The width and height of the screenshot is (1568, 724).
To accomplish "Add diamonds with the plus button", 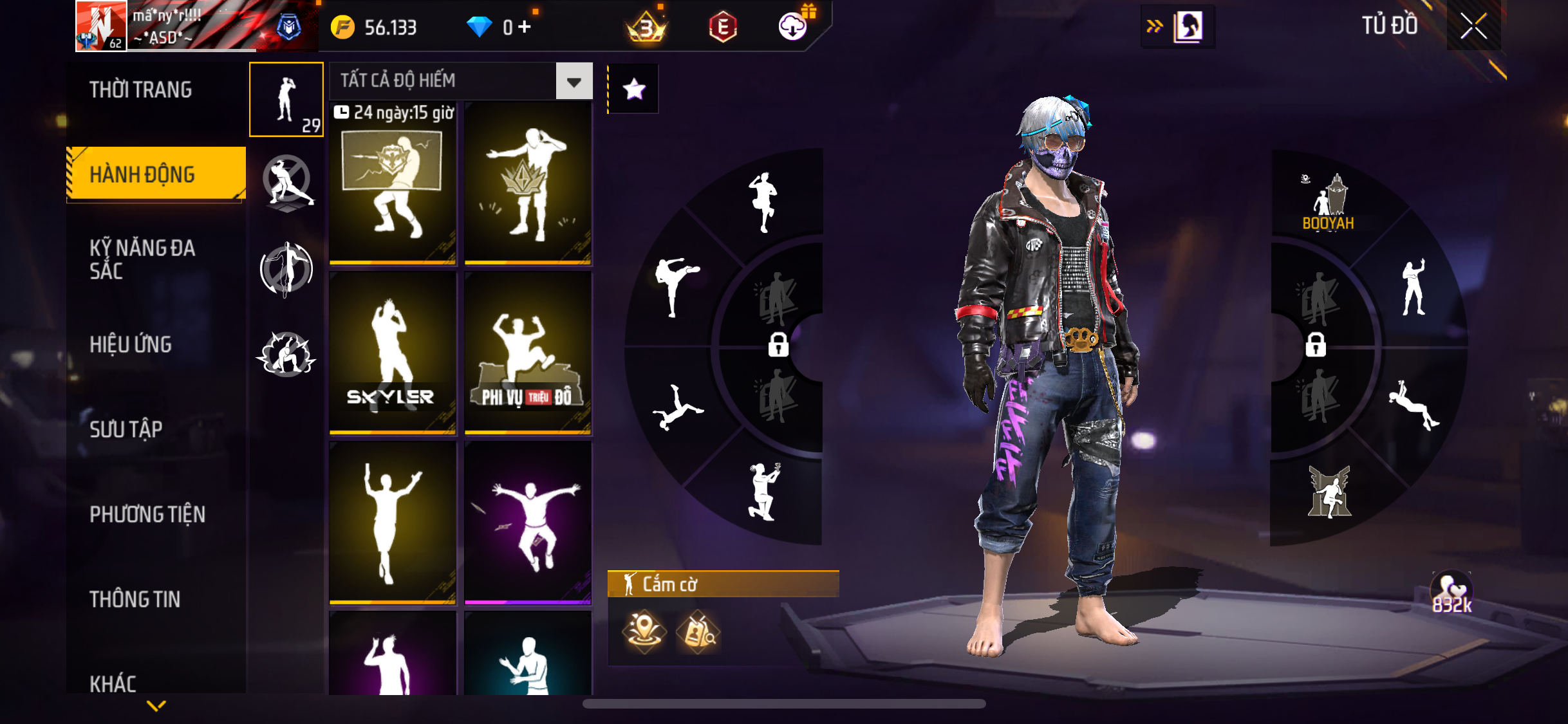I will (525, 27).
